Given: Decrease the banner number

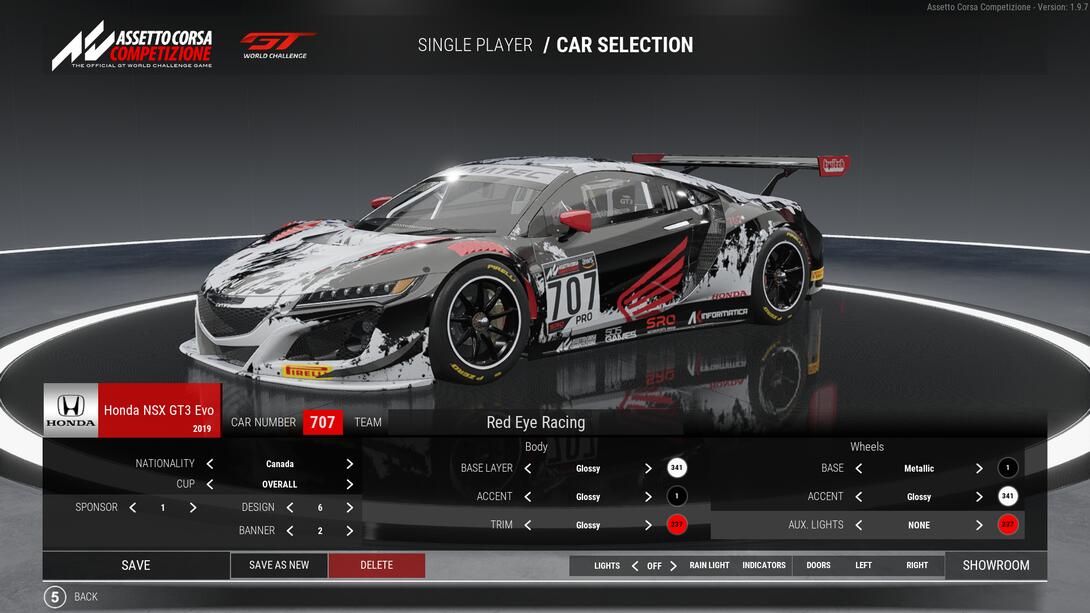Looking at the screenshot, I should pyautogui.click(x=290, y=531).
